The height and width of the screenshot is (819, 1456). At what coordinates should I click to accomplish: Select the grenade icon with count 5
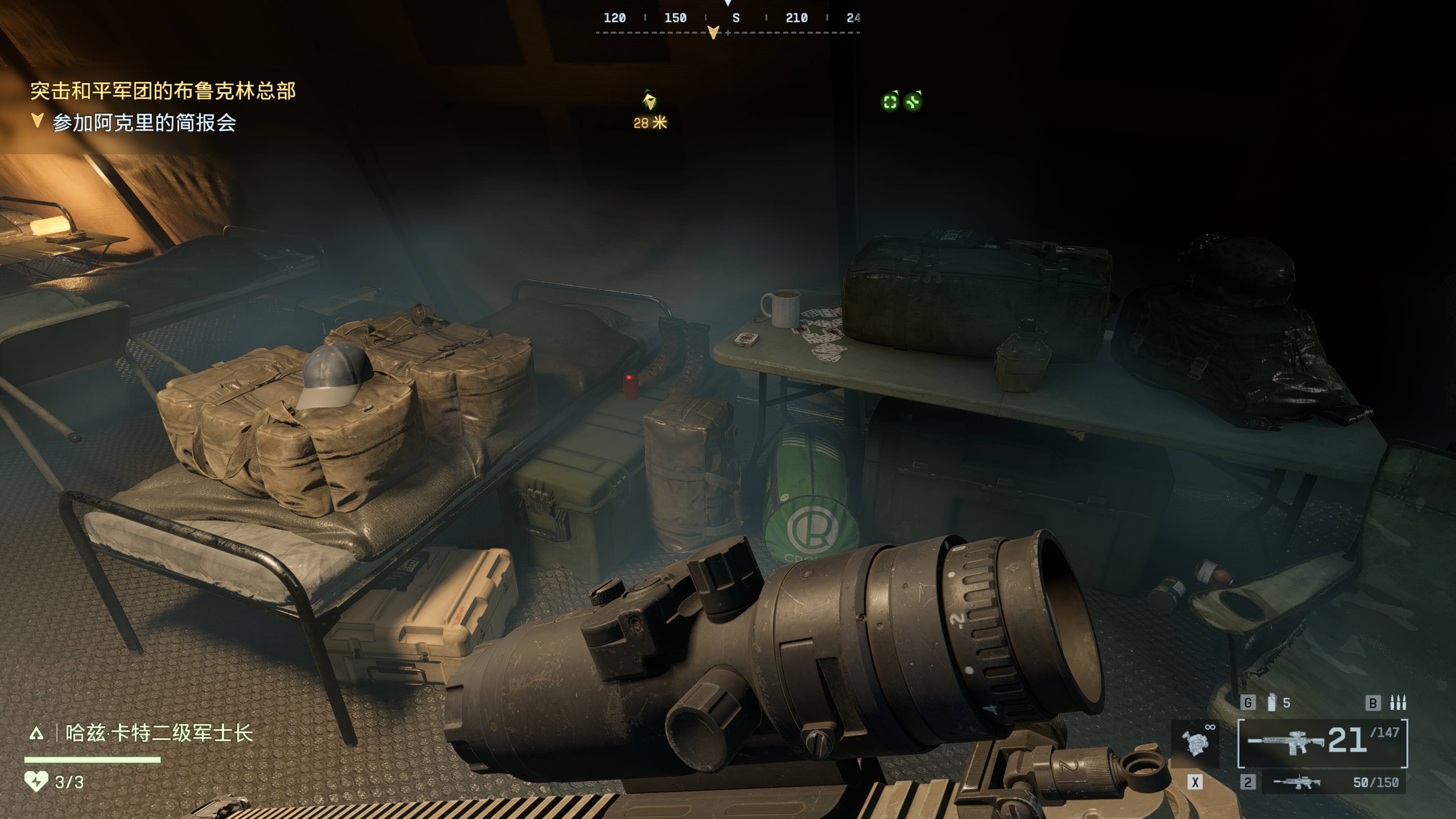pyautogui.click(x=1272, y=703)
